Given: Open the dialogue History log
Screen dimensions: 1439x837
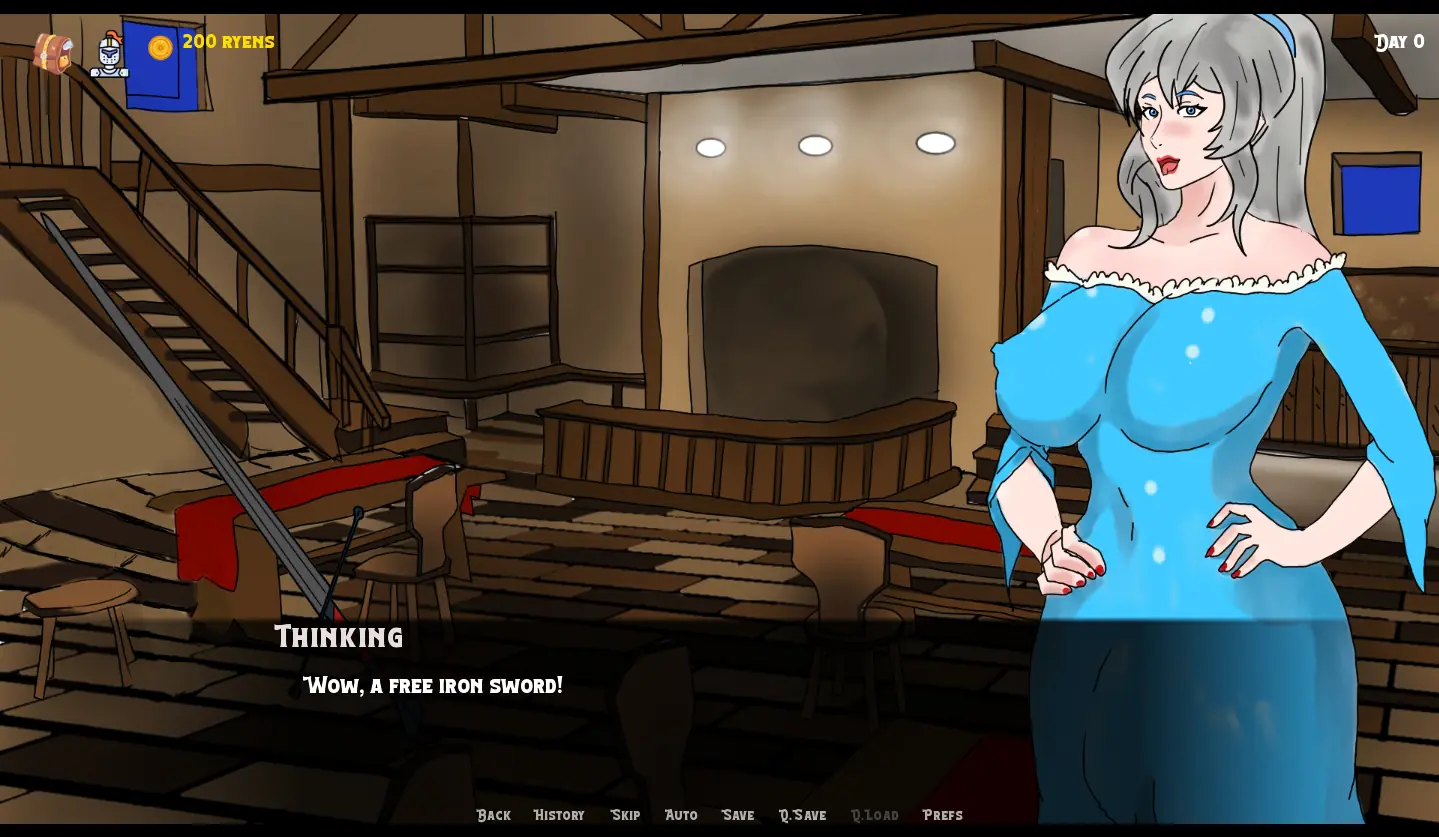Looking at the screenshot, I should (x=559, y=815).
